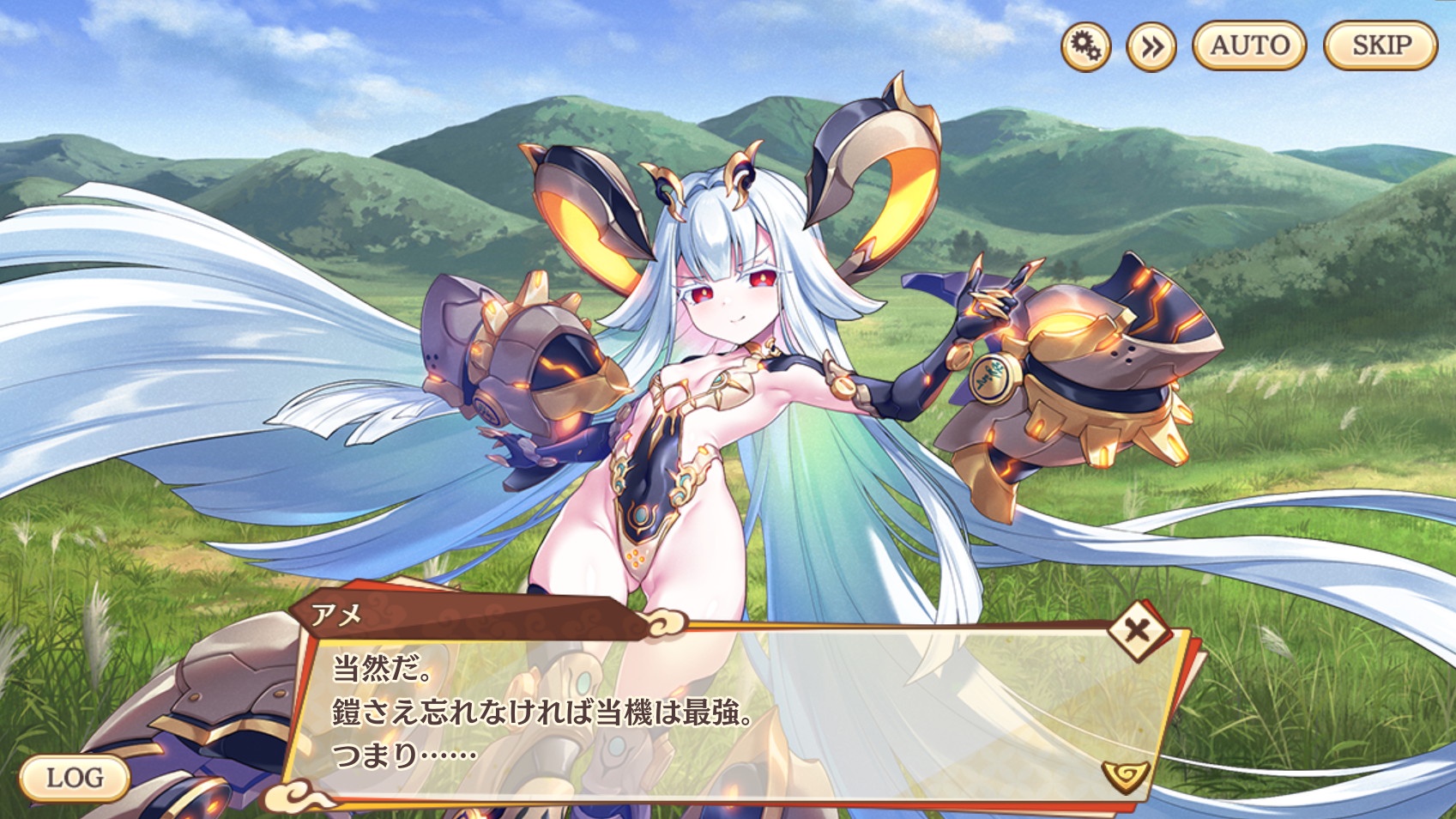Skip the story scene
The image size is (1456, 819).
click(x=1380, y=45)
